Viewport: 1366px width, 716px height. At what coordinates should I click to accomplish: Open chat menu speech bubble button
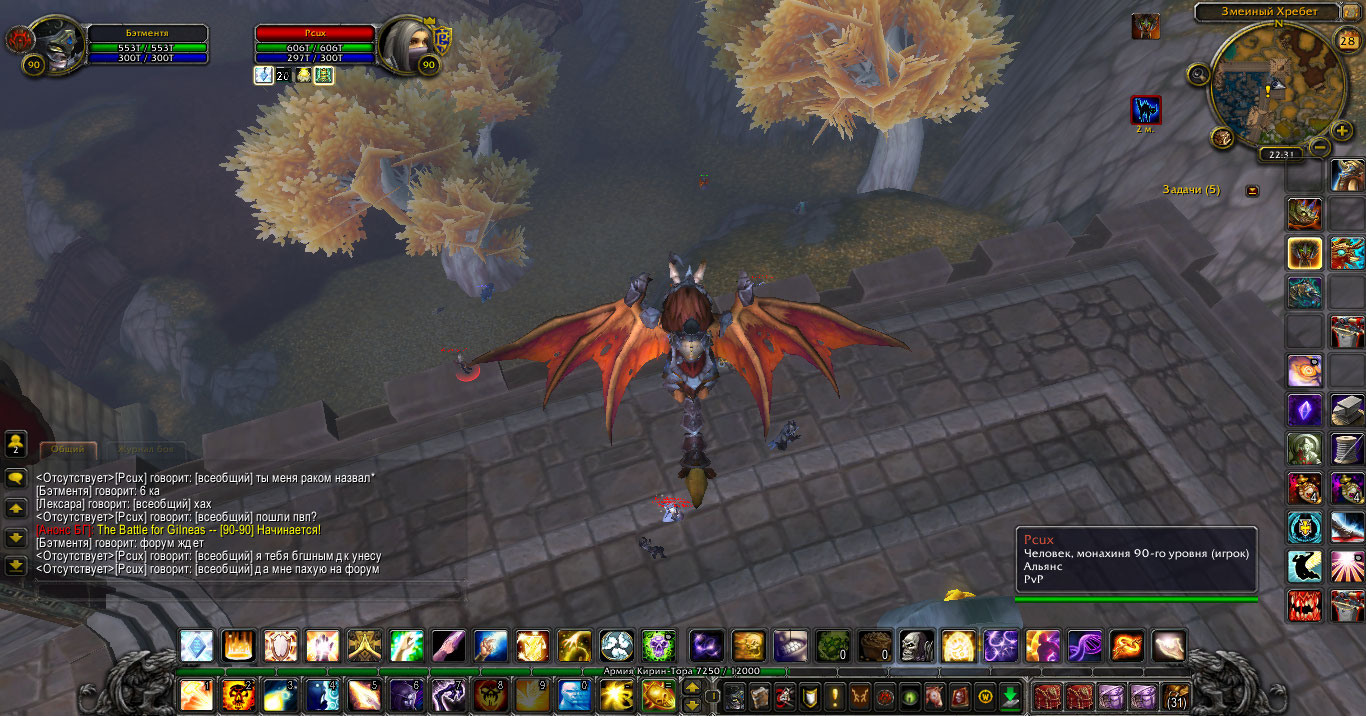pyautogui.click(x=15, y=479)
